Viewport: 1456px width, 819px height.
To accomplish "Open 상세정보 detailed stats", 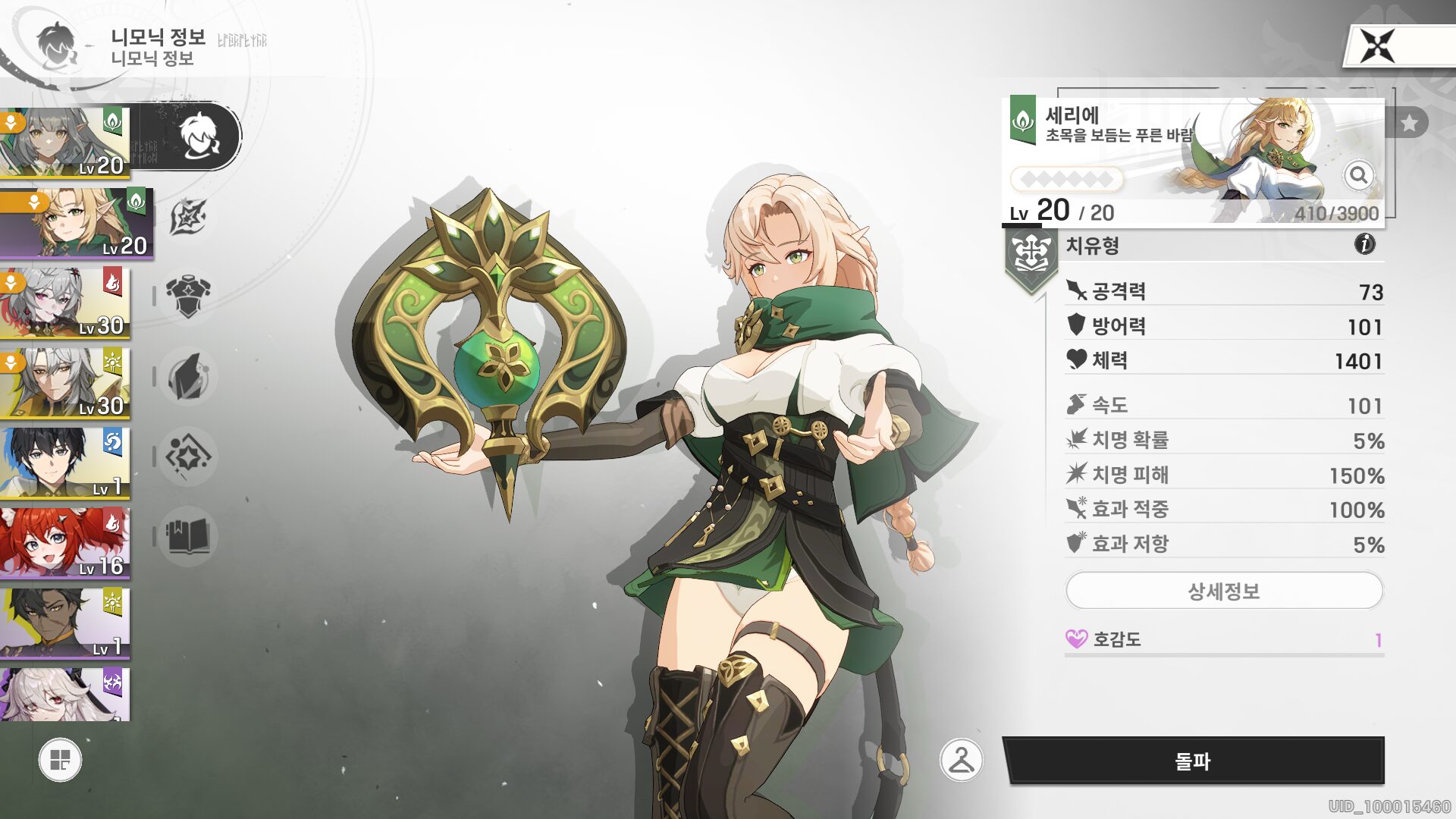I will click(1224, 591).
